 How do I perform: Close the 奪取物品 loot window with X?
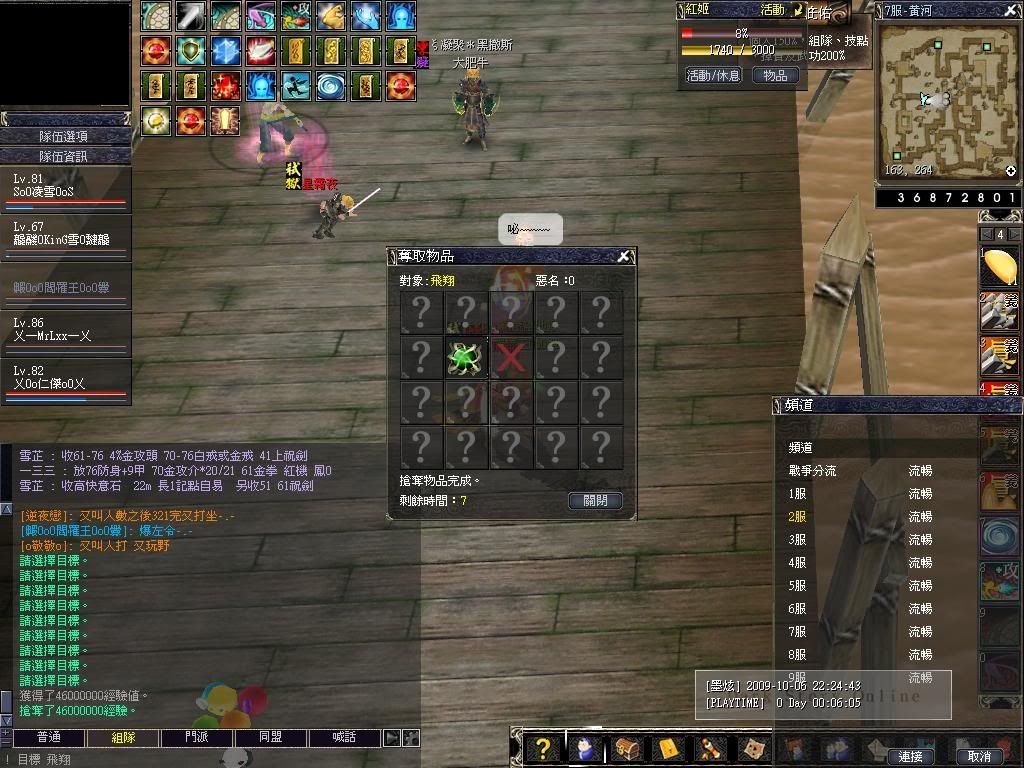(623, 257)
